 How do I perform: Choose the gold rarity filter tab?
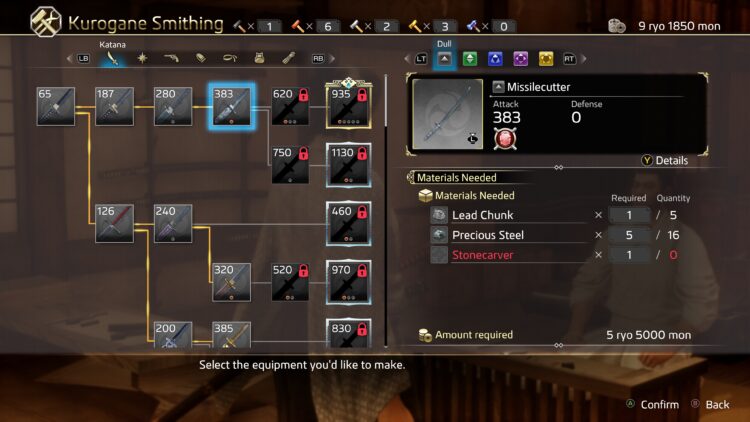click(545, 59)
